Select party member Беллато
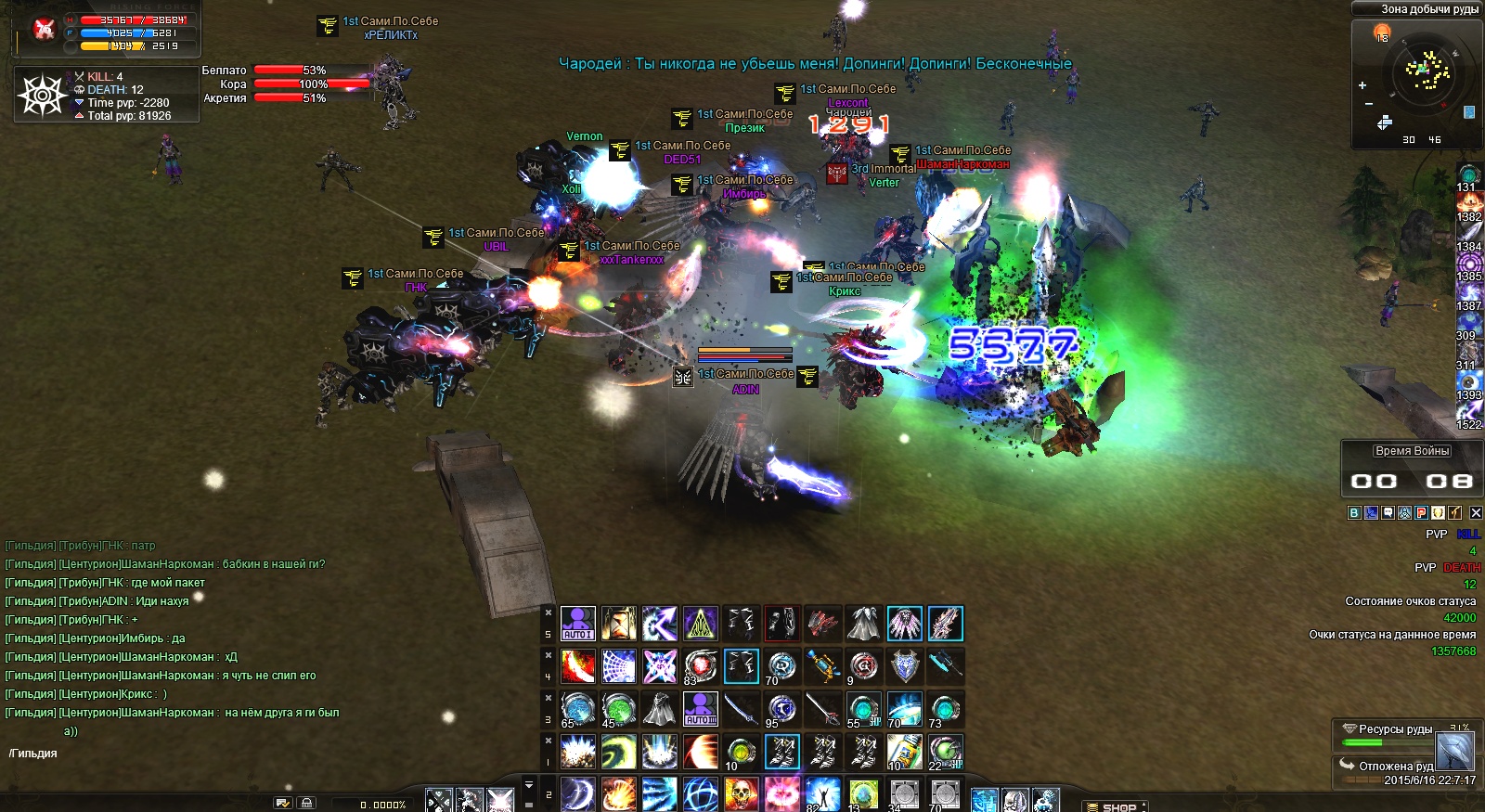Image resolution: width=1485 pixels, height=812 pixels. tap(225, 71)
